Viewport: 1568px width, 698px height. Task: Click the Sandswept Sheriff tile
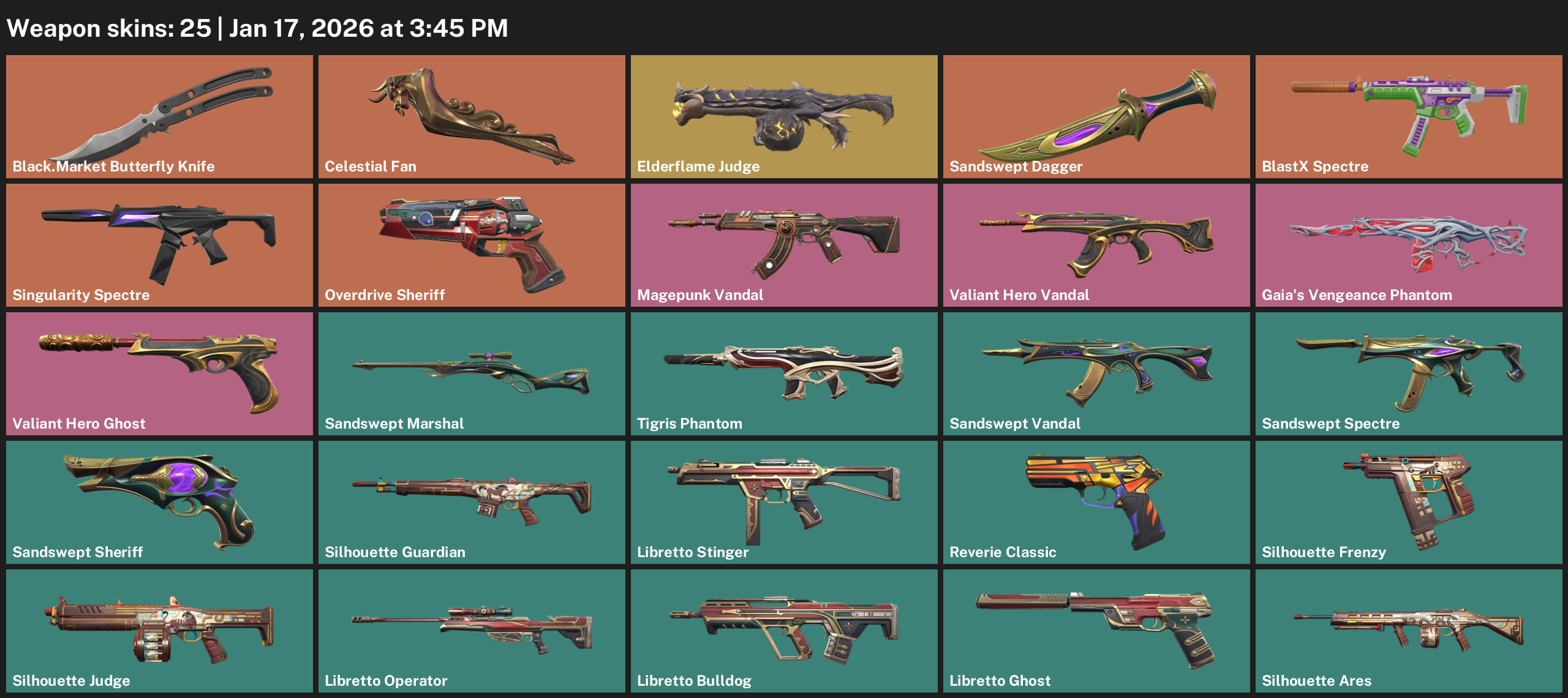pos(159,502)
